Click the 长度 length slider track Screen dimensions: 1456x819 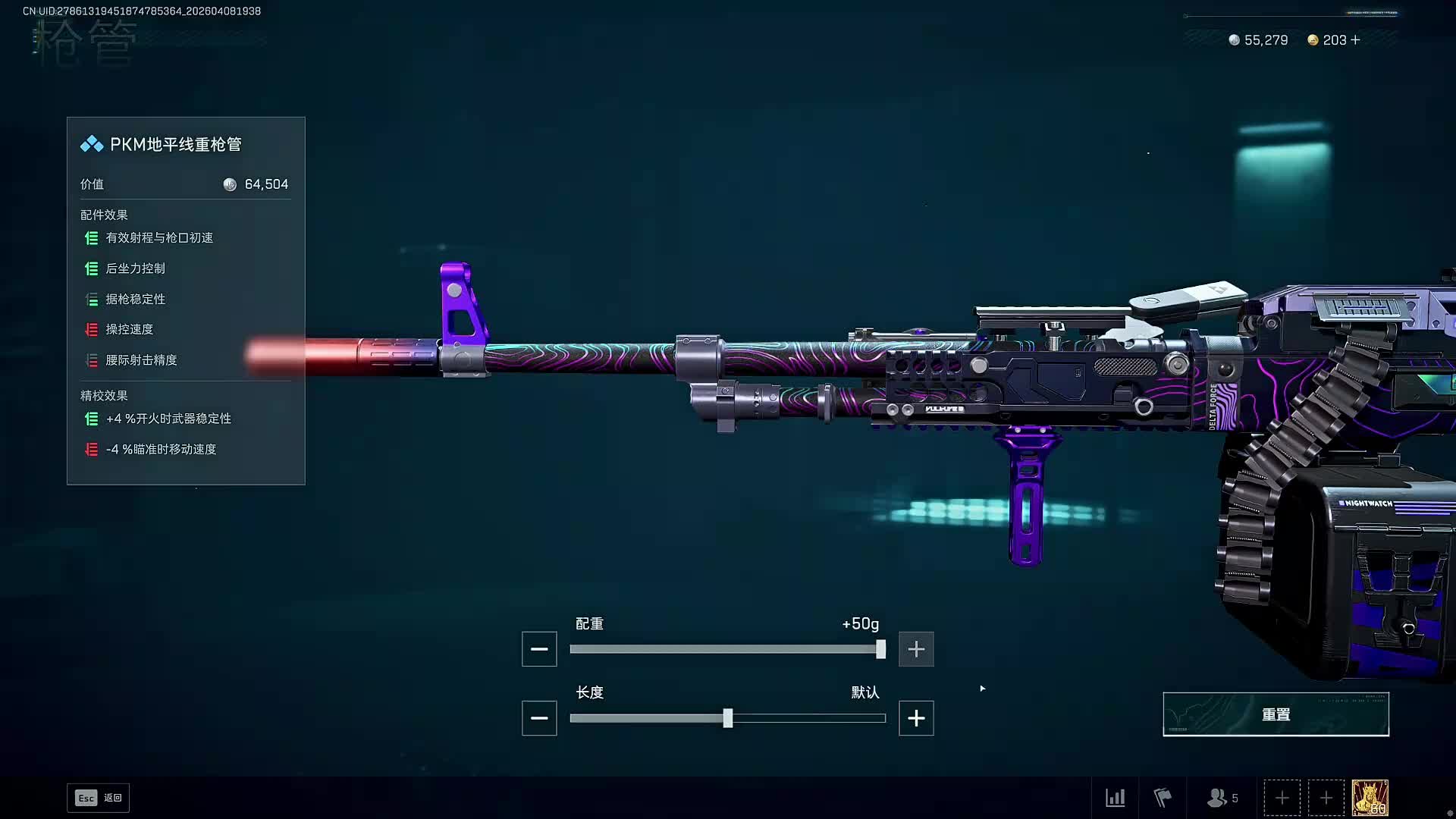[804, 718]
